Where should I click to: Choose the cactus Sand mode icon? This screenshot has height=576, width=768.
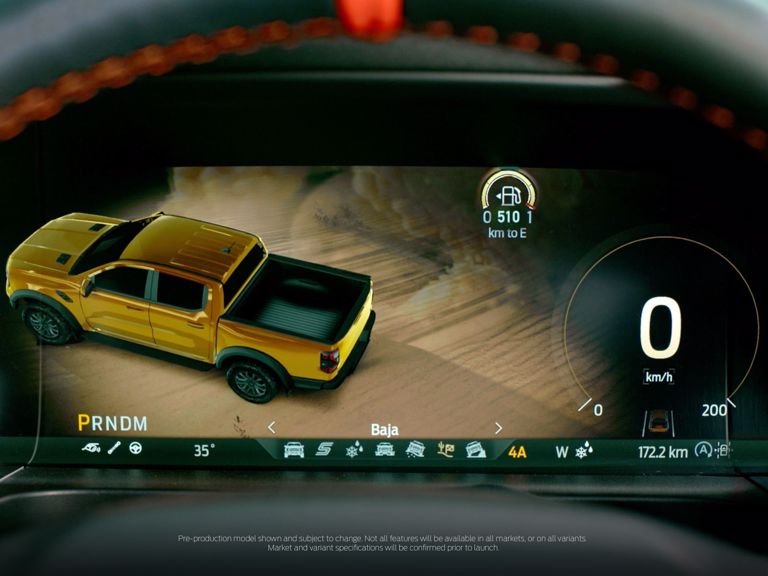click(446, 450)
